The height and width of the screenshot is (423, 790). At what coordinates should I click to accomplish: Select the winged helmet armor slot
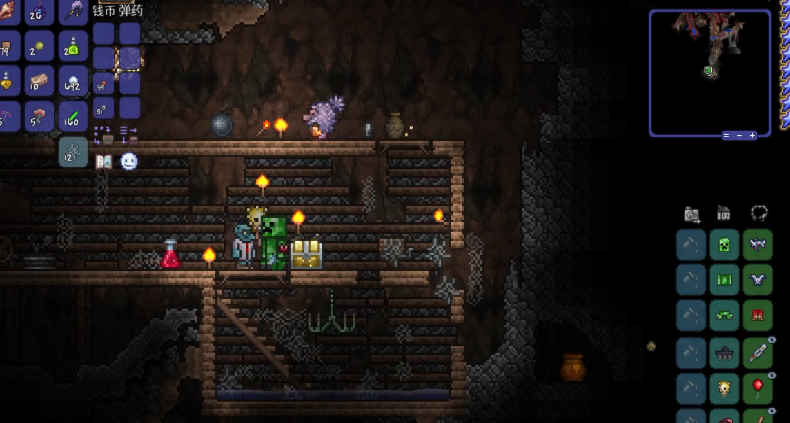[757, 245]
